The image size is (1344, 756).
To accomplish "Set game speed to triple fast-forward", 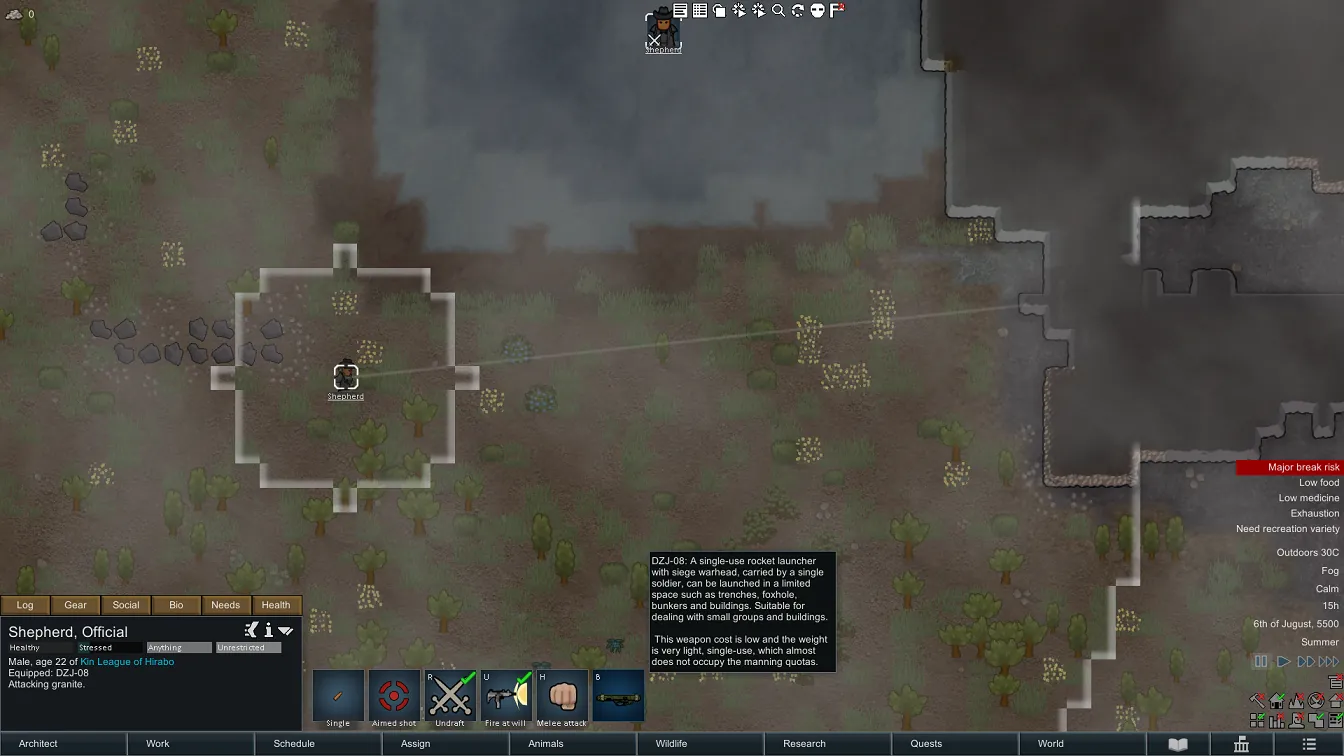I will coord(1328,662).
